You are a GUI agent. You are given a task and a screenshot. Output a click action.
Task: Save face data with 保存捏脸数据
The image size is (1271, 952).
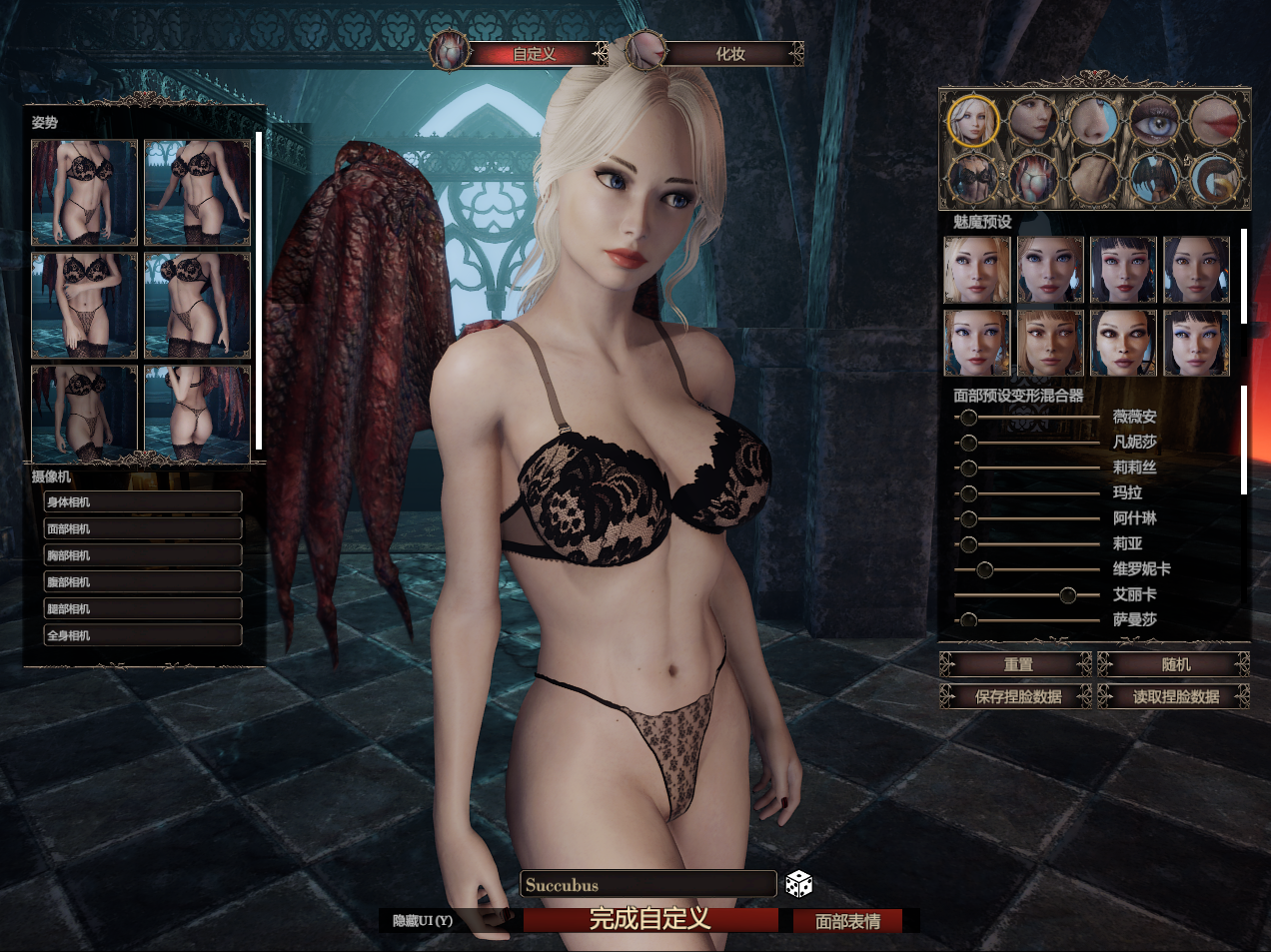[x=1017, y=696]
